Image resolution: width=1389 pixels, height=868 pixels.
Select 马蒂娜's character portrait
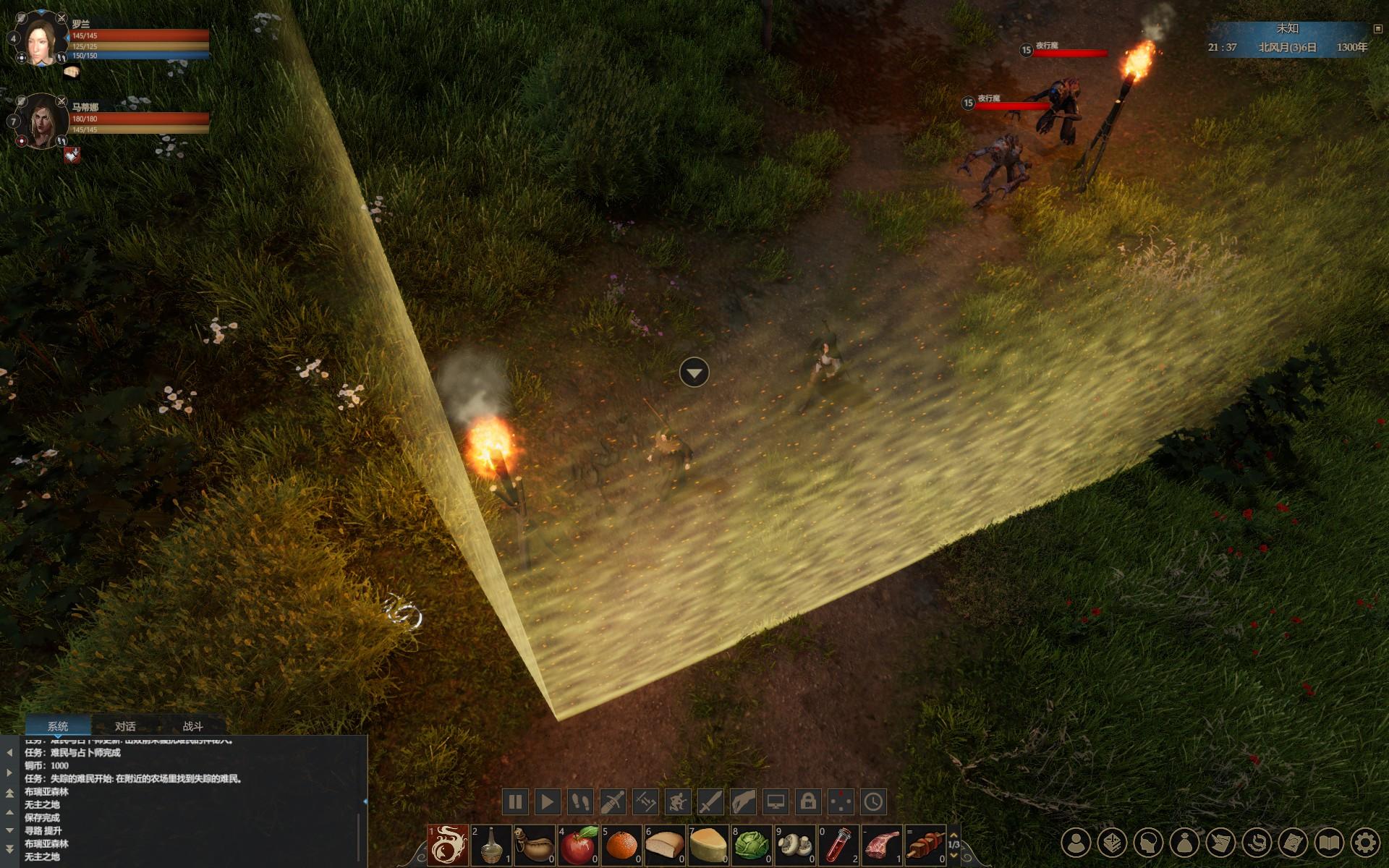(x=42, y=122)
